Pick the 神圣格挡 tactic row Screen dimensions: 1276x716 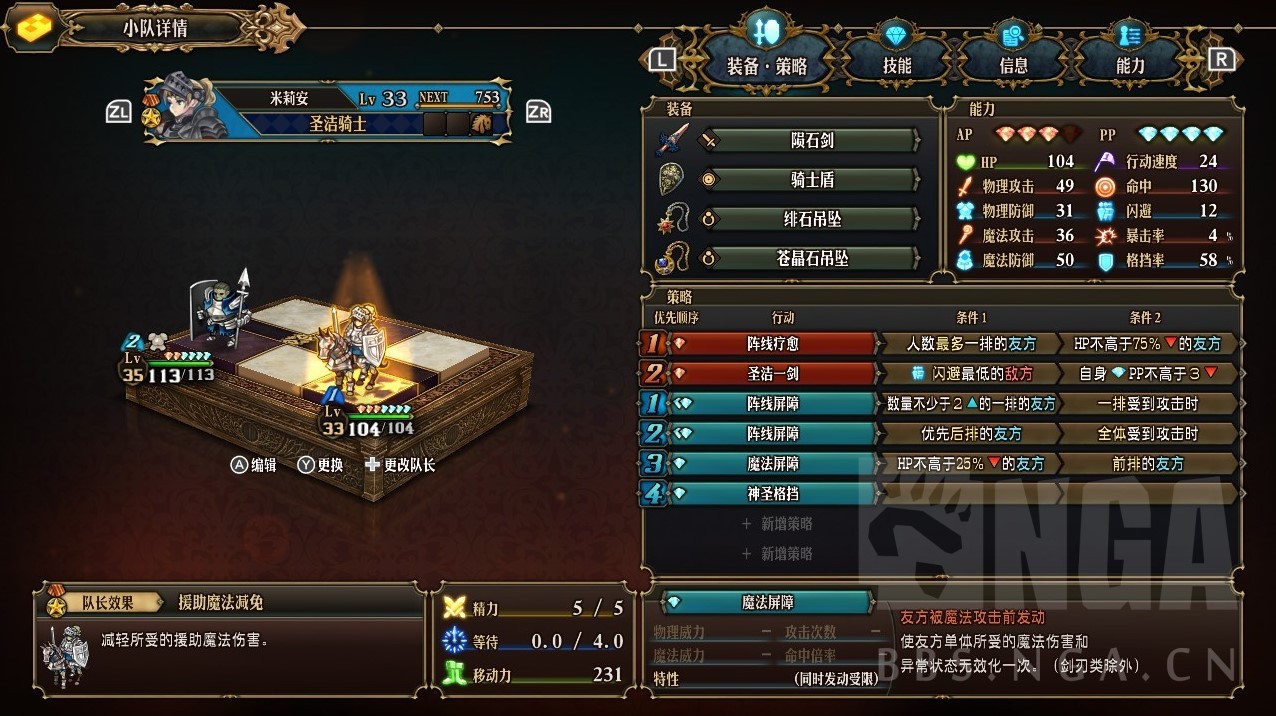[x=773, y=493]
